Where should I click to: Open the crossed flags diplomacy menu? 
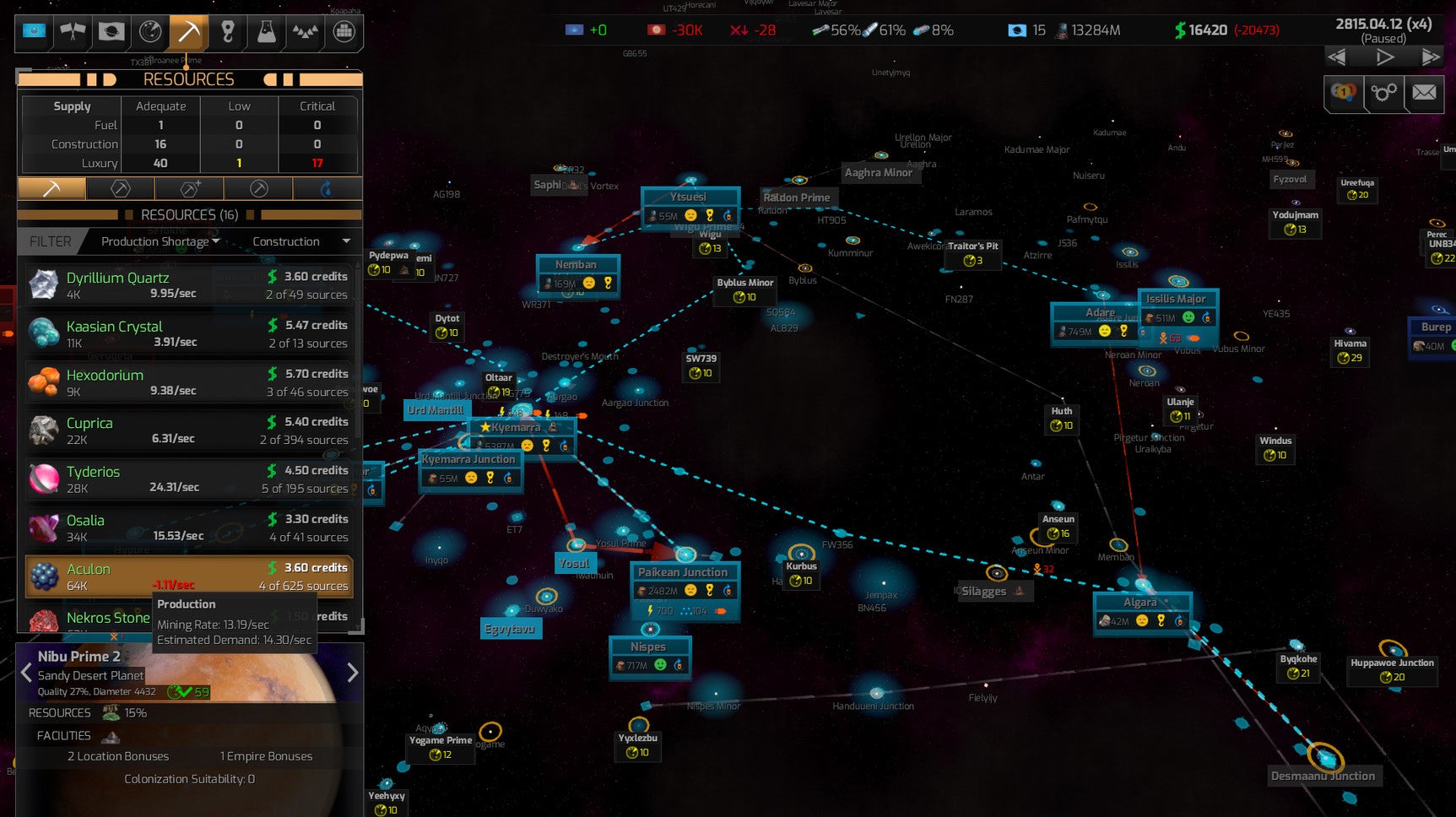click(73, 32)
